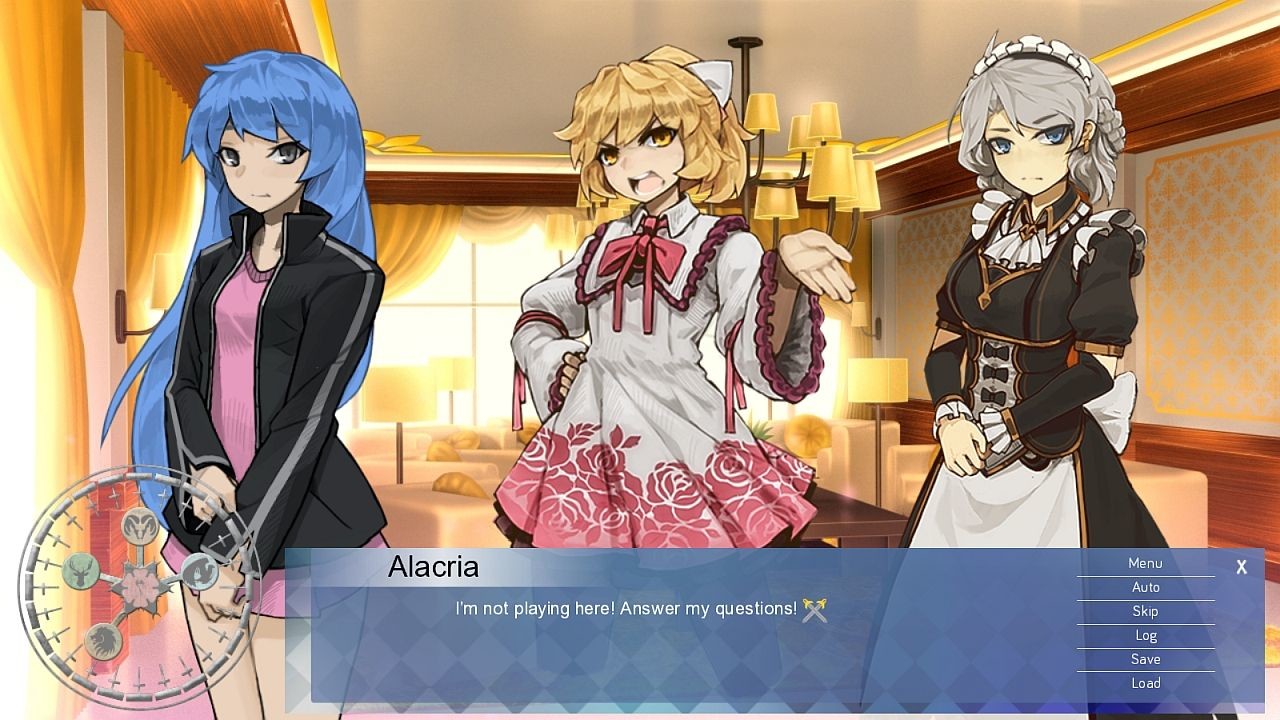
Task: Save the current game progress
Action: (x=1146, y=659)
